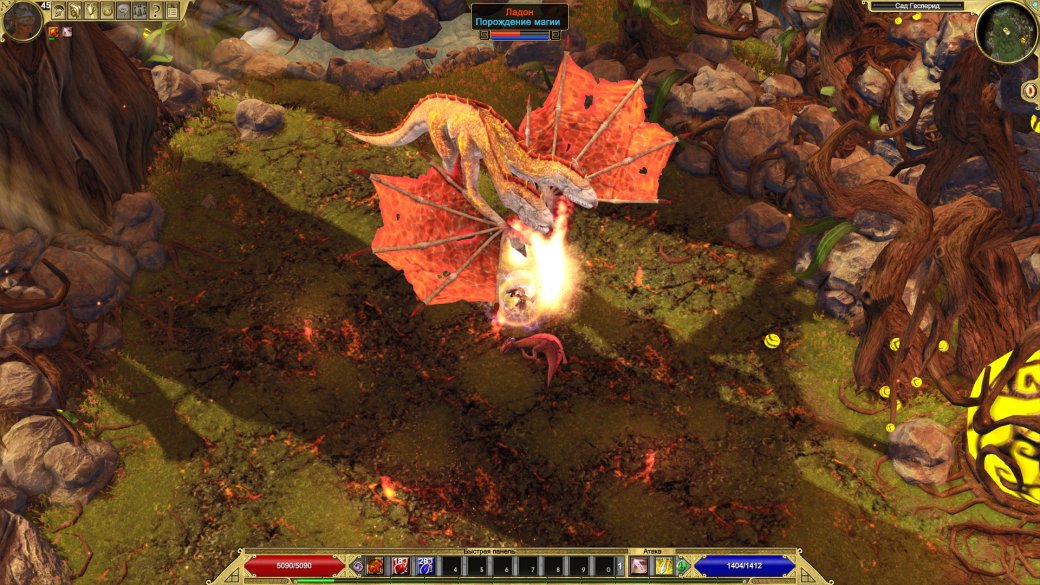Click the green round button beside attack slots
Viewport: 1040px width, 585px height.
tap(682, 567)
